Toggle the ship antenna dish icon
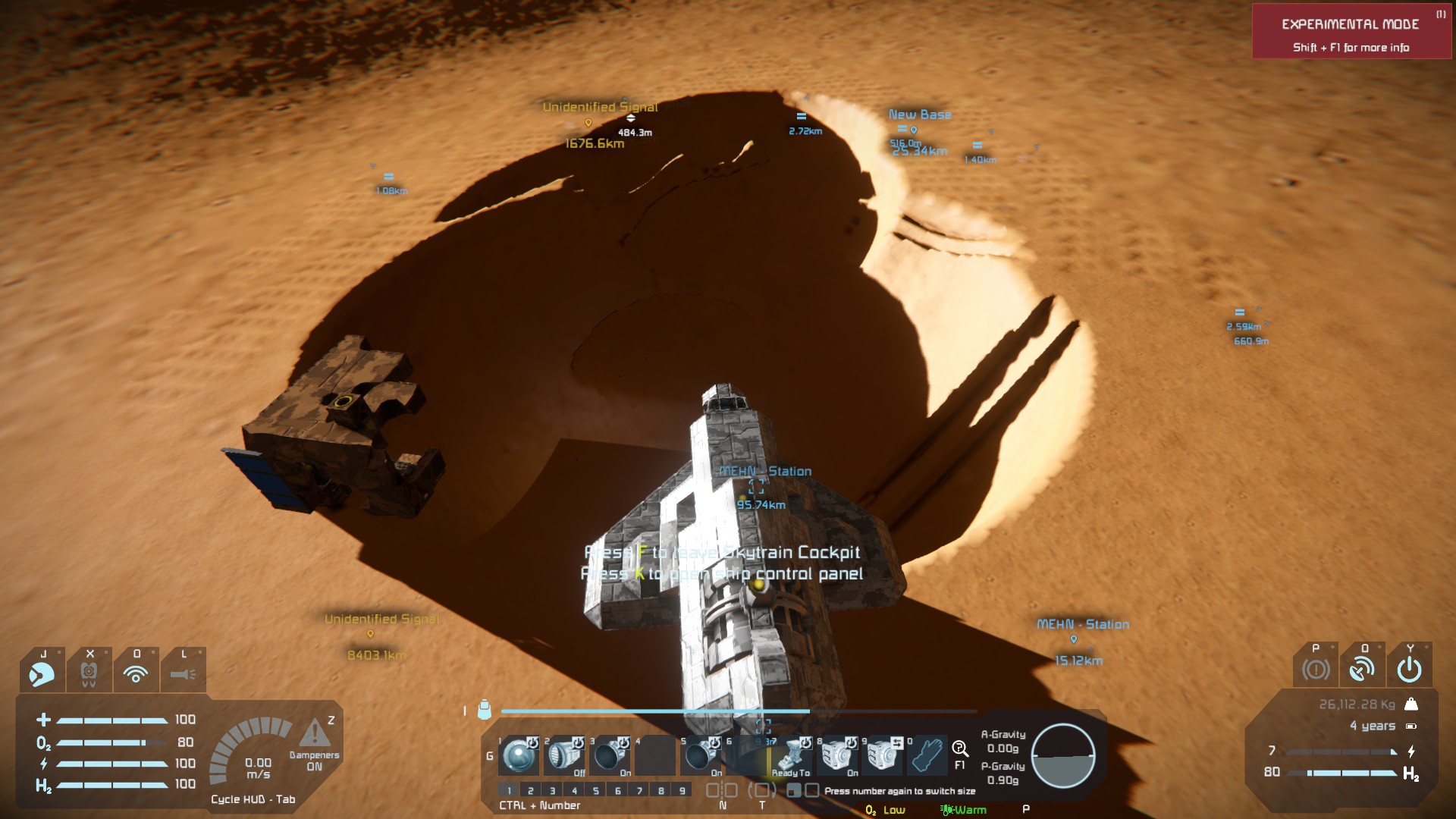 (1362, 669)
